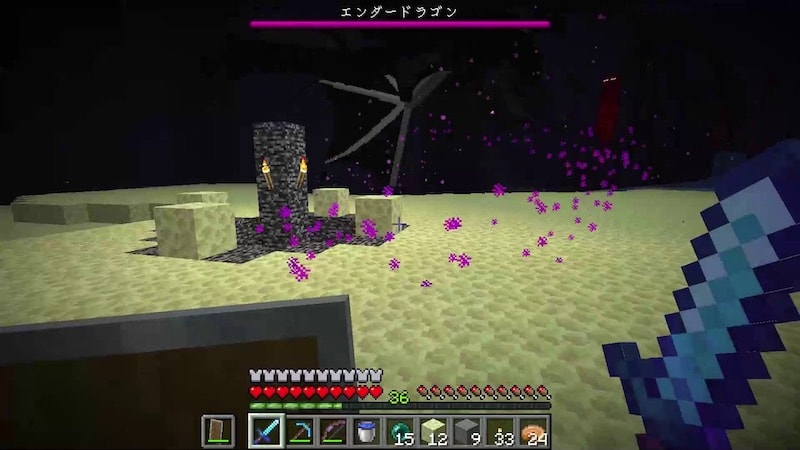Select the end stone stack of 12
Screen dimensions: 800x450
pyautogui.click(x=434, y=431)
